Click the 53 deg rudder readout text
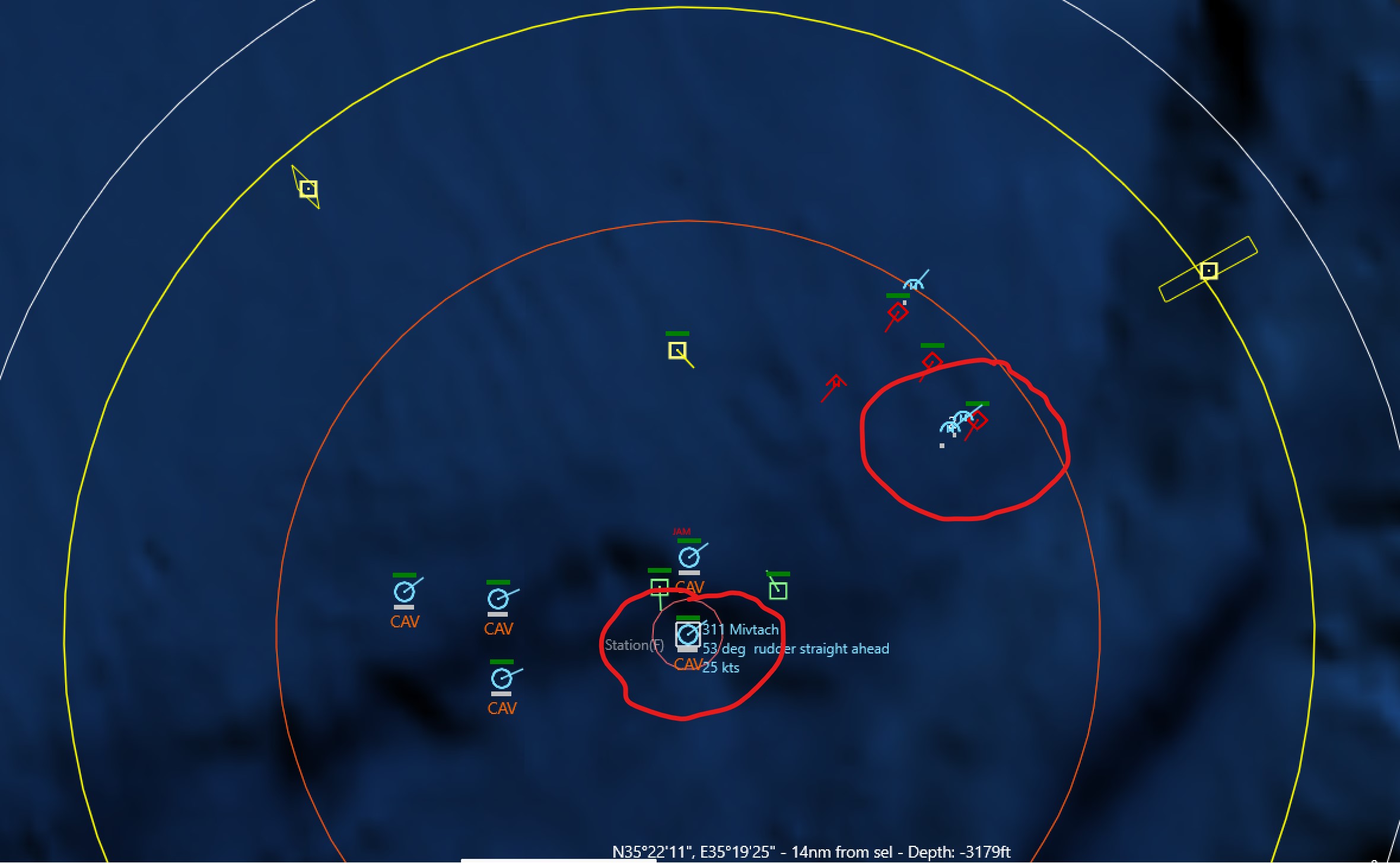The height and width of the screenshot is (863, 1400). coord(792,648)
